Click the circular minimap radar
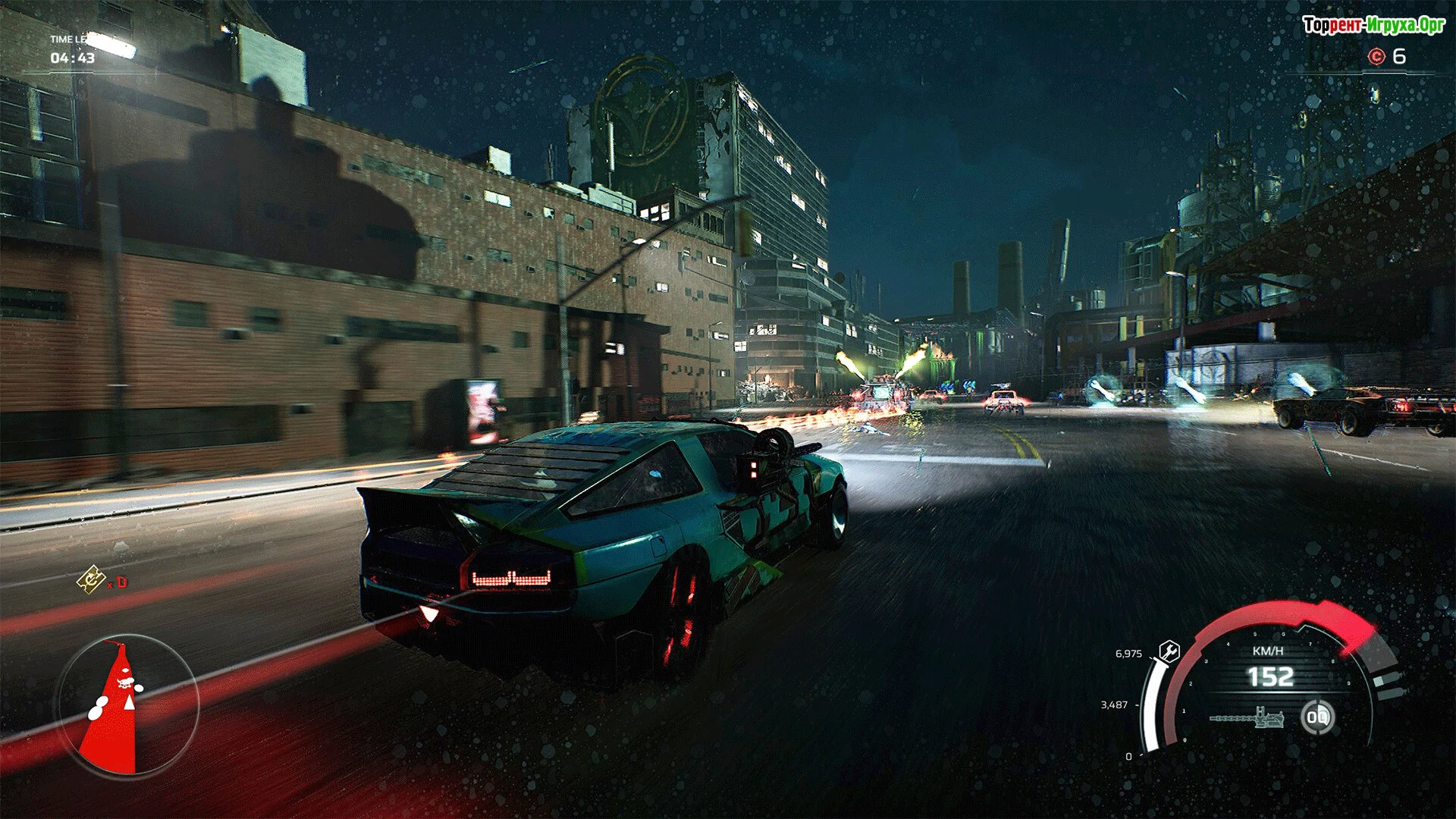The width and height of the screenshot is (1456, 819). pos(129,706)
